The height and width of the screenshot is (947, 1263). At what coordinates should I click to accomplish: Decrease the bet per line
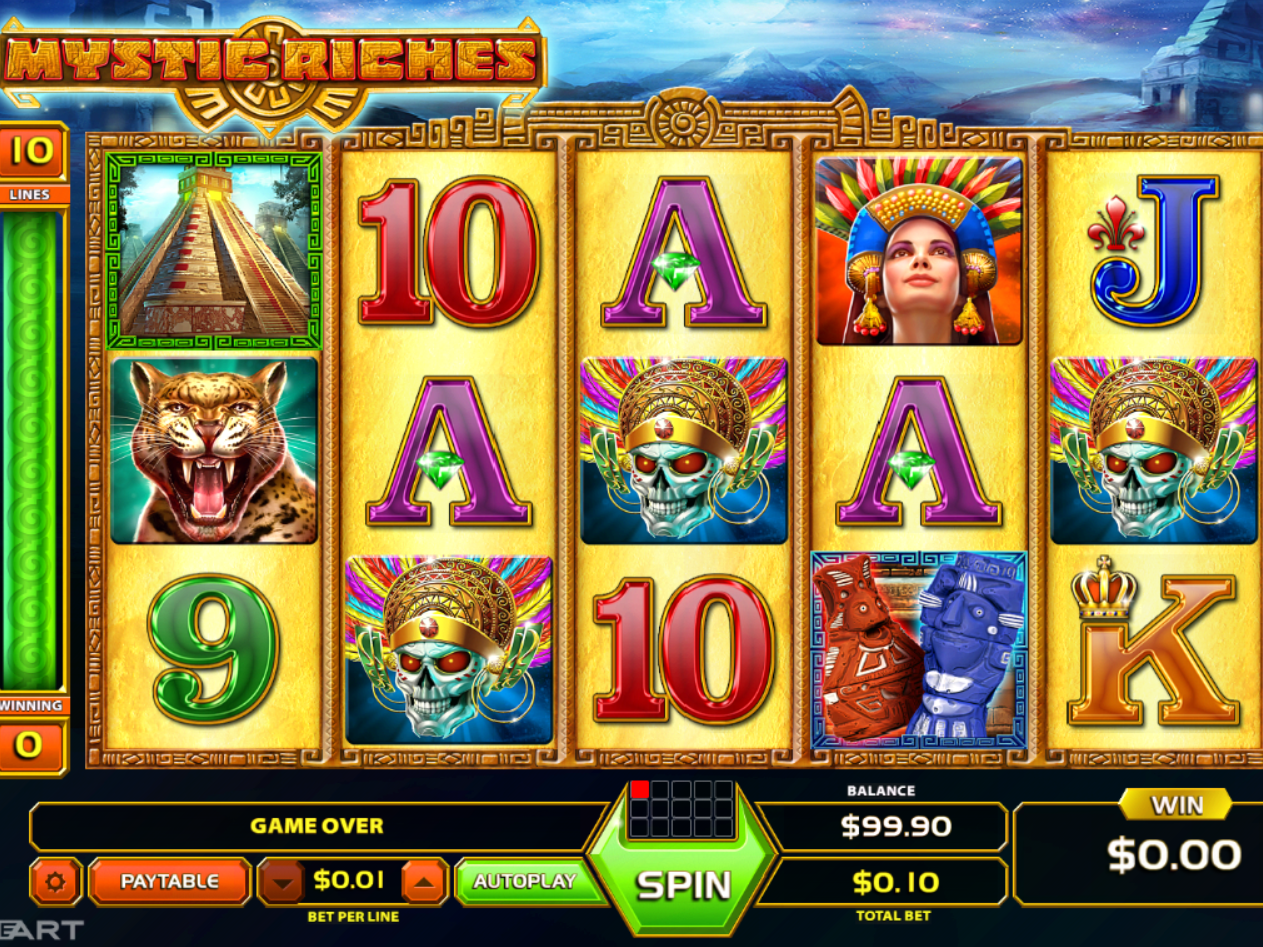click(x=282, y=882)
